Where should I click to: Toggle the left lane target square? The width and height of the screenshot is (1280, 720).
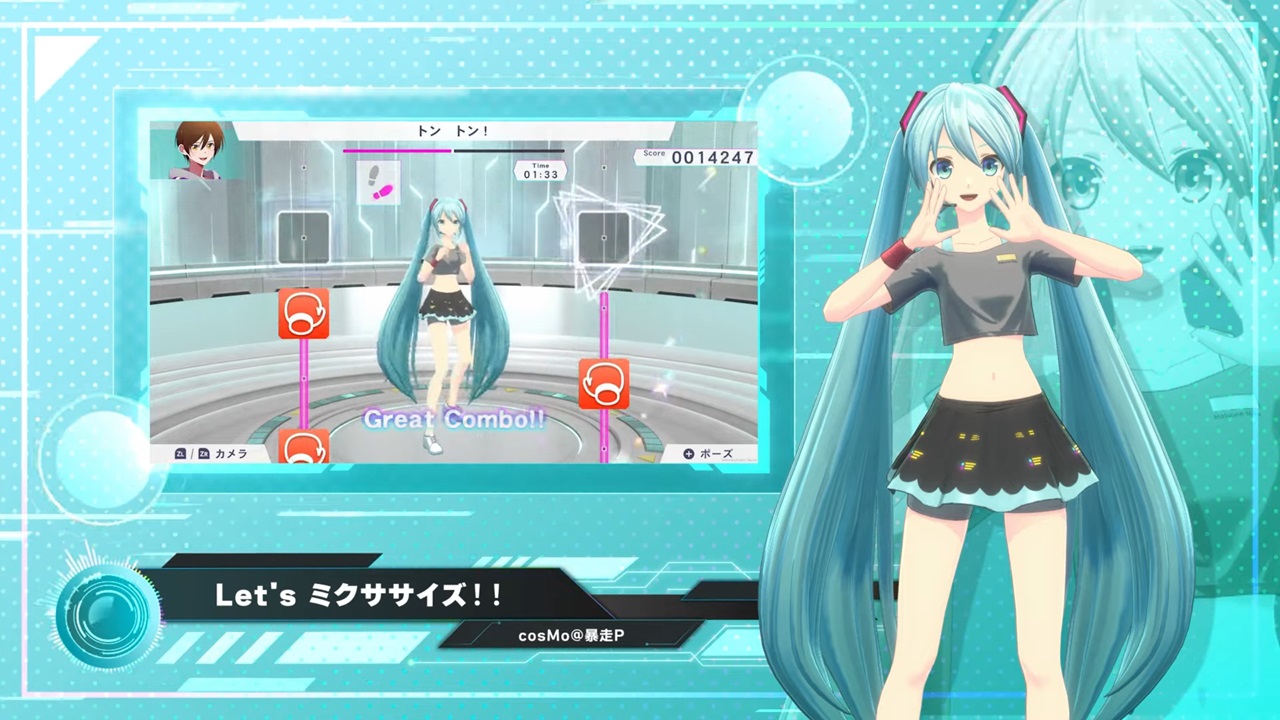(x=302, y=235)
